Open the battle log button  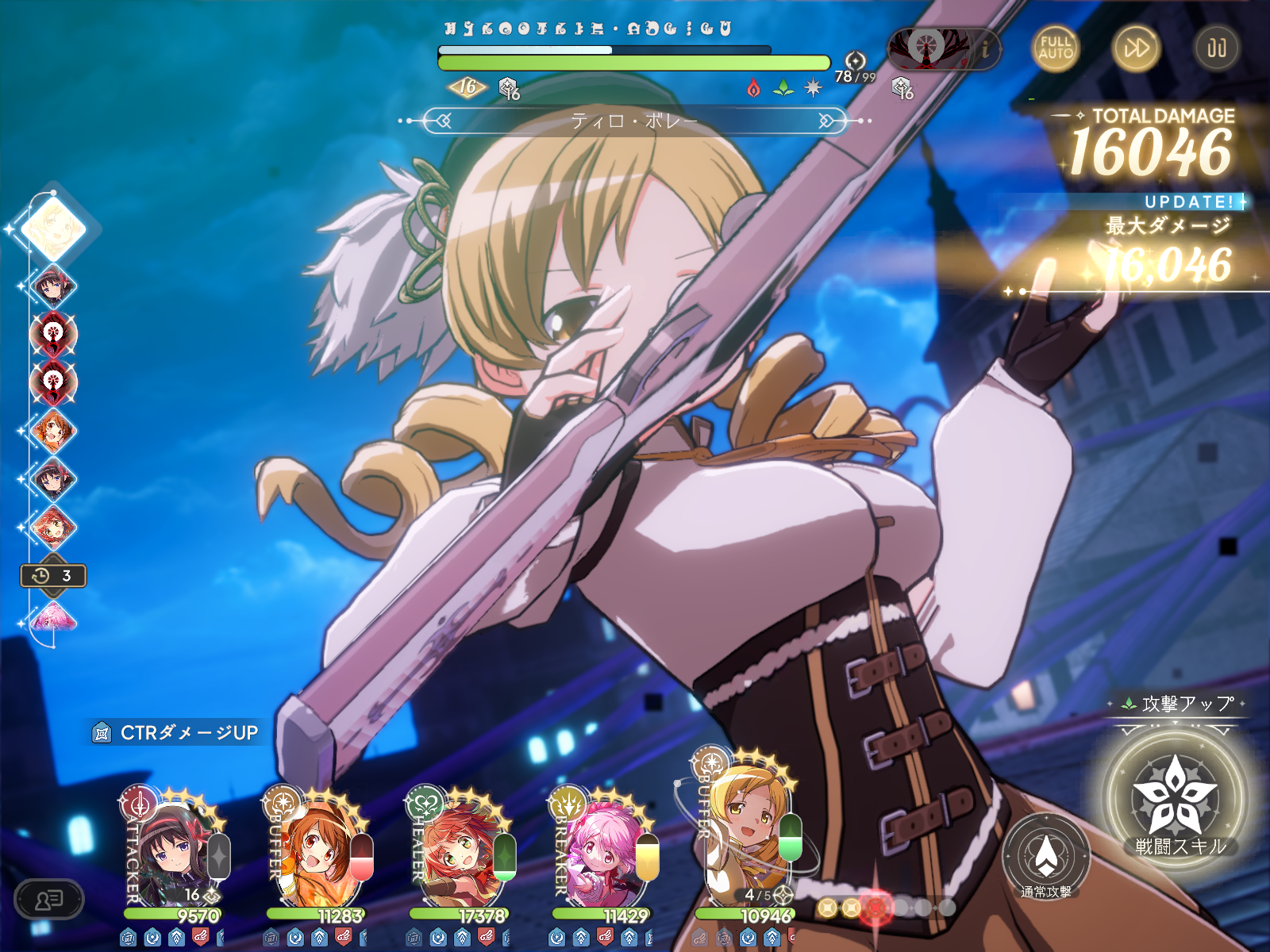pyautogui.click(x=49, y=899)
